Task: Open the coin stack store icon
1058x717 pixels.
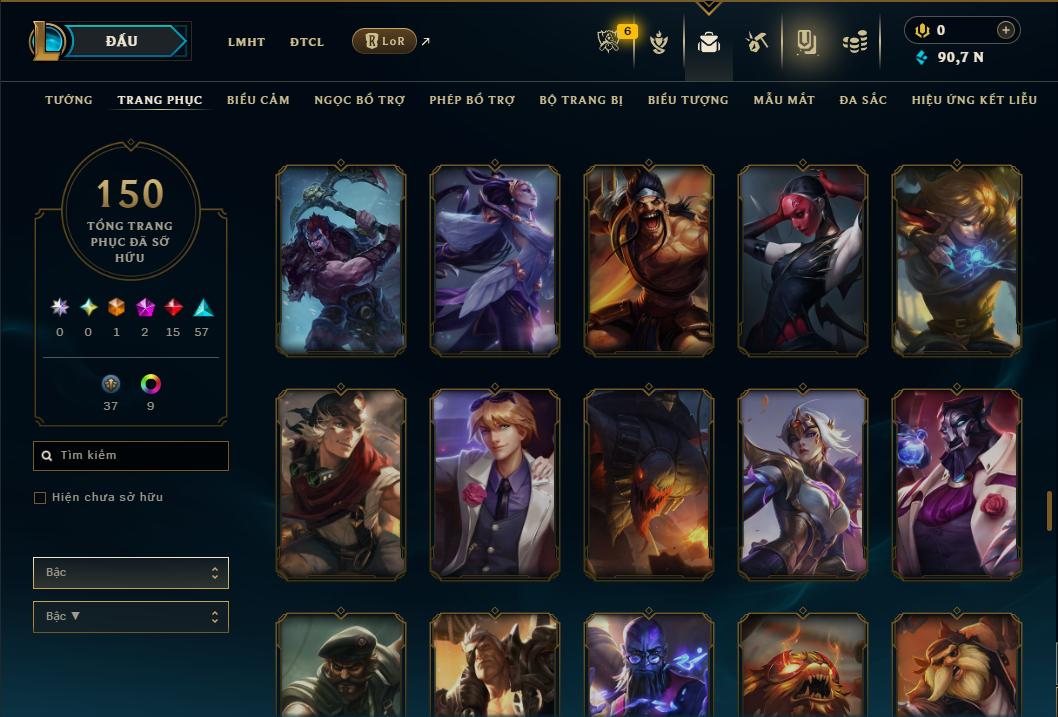Action: 854,42
